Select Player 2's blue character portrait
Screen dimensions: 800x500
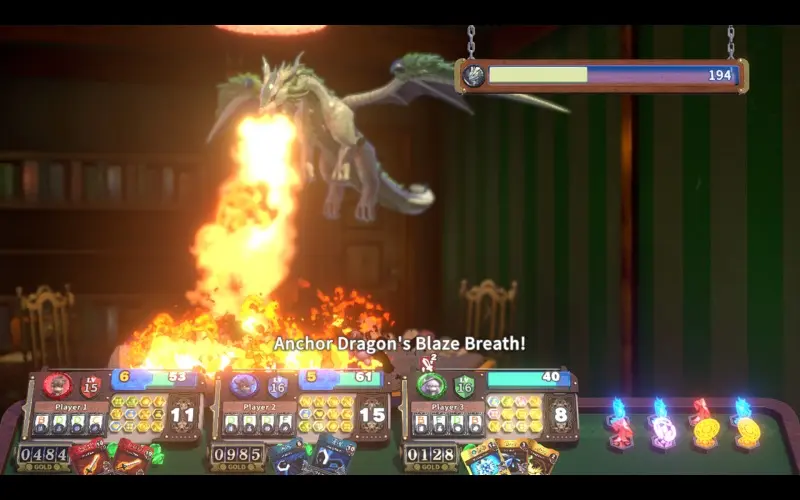244,385
